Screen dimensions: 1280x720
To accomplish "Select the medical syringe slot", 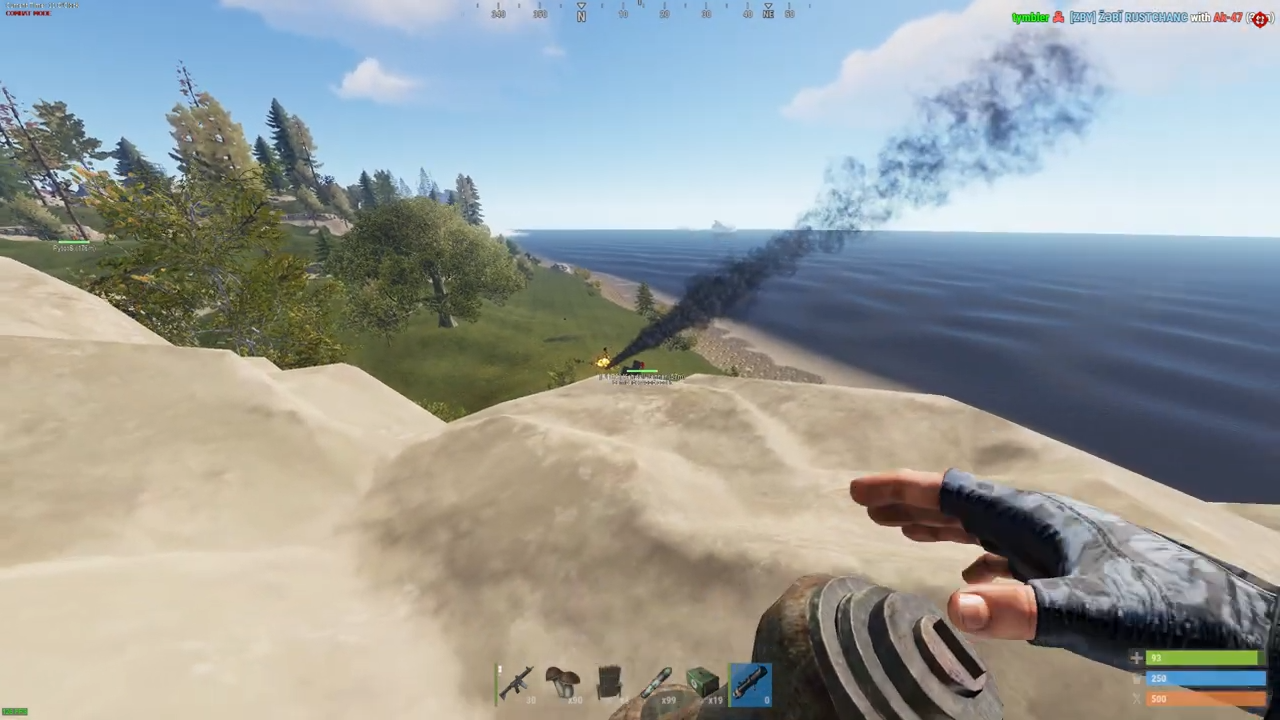I will click(x=656, y=684).
